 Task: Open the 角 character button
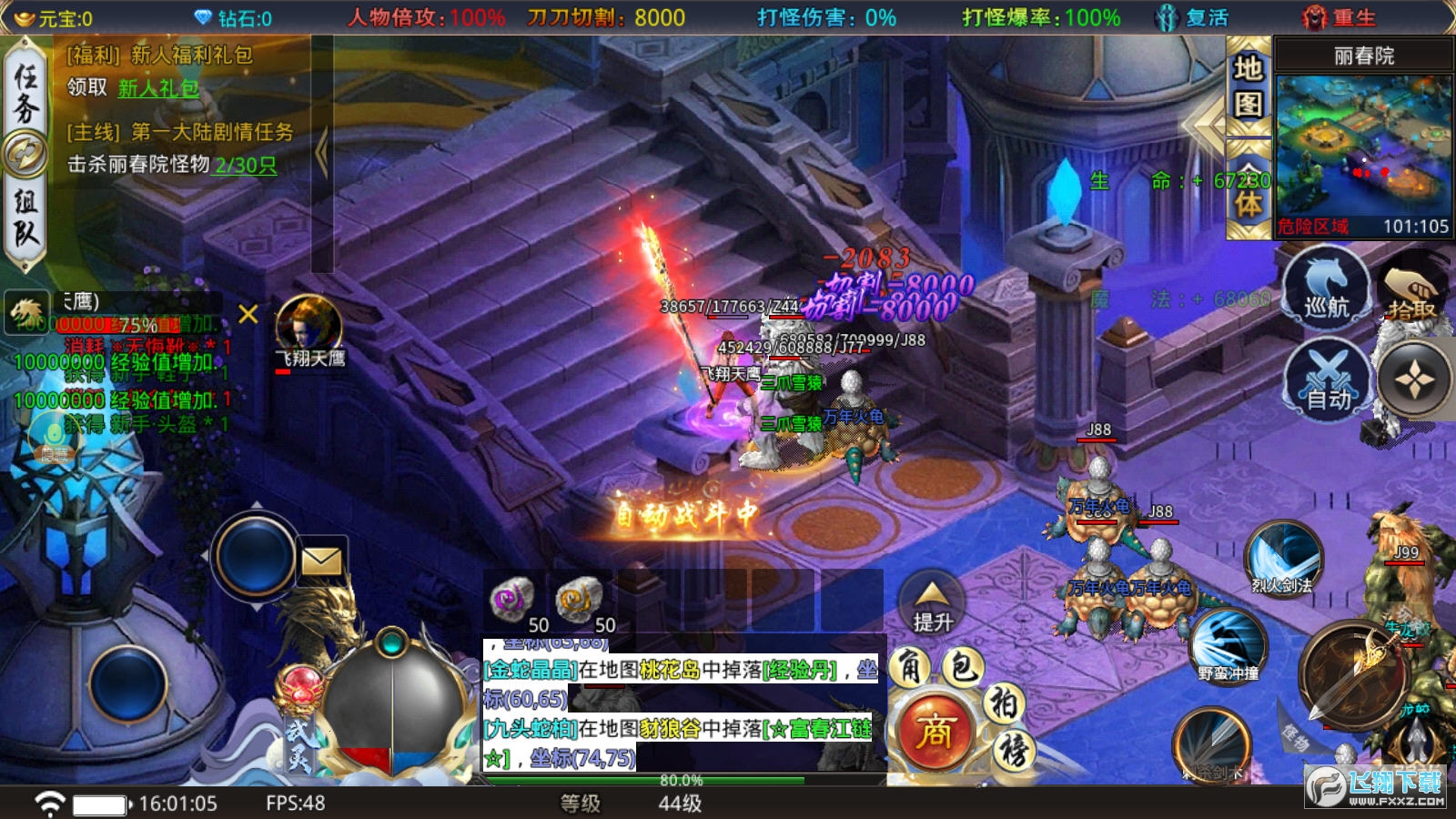909,668
